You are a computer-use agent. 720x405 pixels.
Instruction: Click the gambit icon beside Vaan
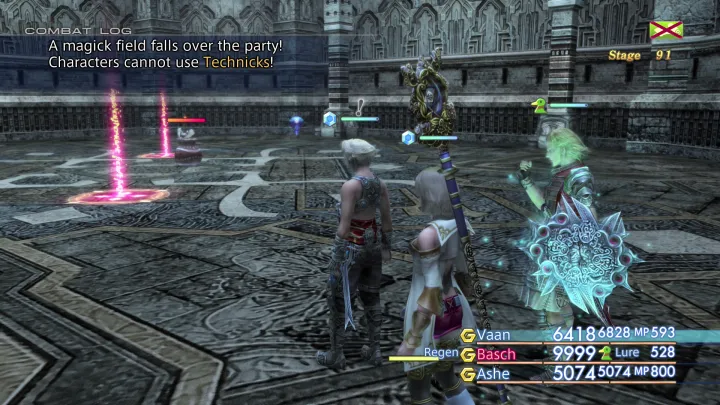coord(467,335)
